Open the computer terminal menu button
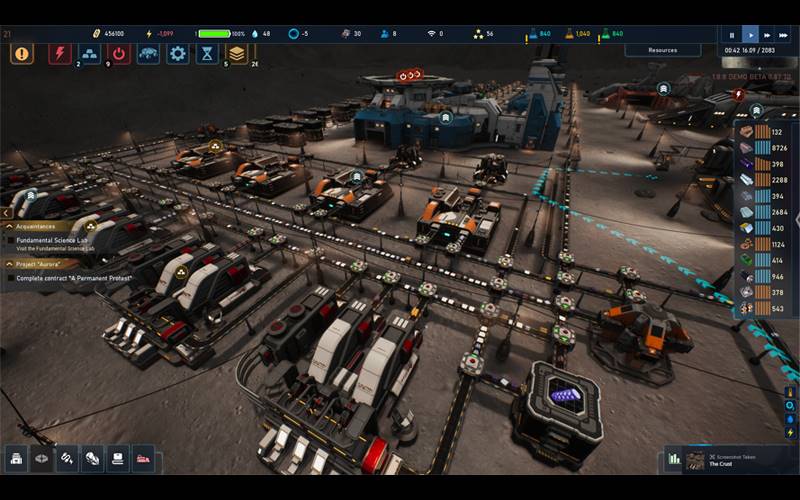Image resolution: width=800 pixels, height=500 pixels. tap(118, 458)
